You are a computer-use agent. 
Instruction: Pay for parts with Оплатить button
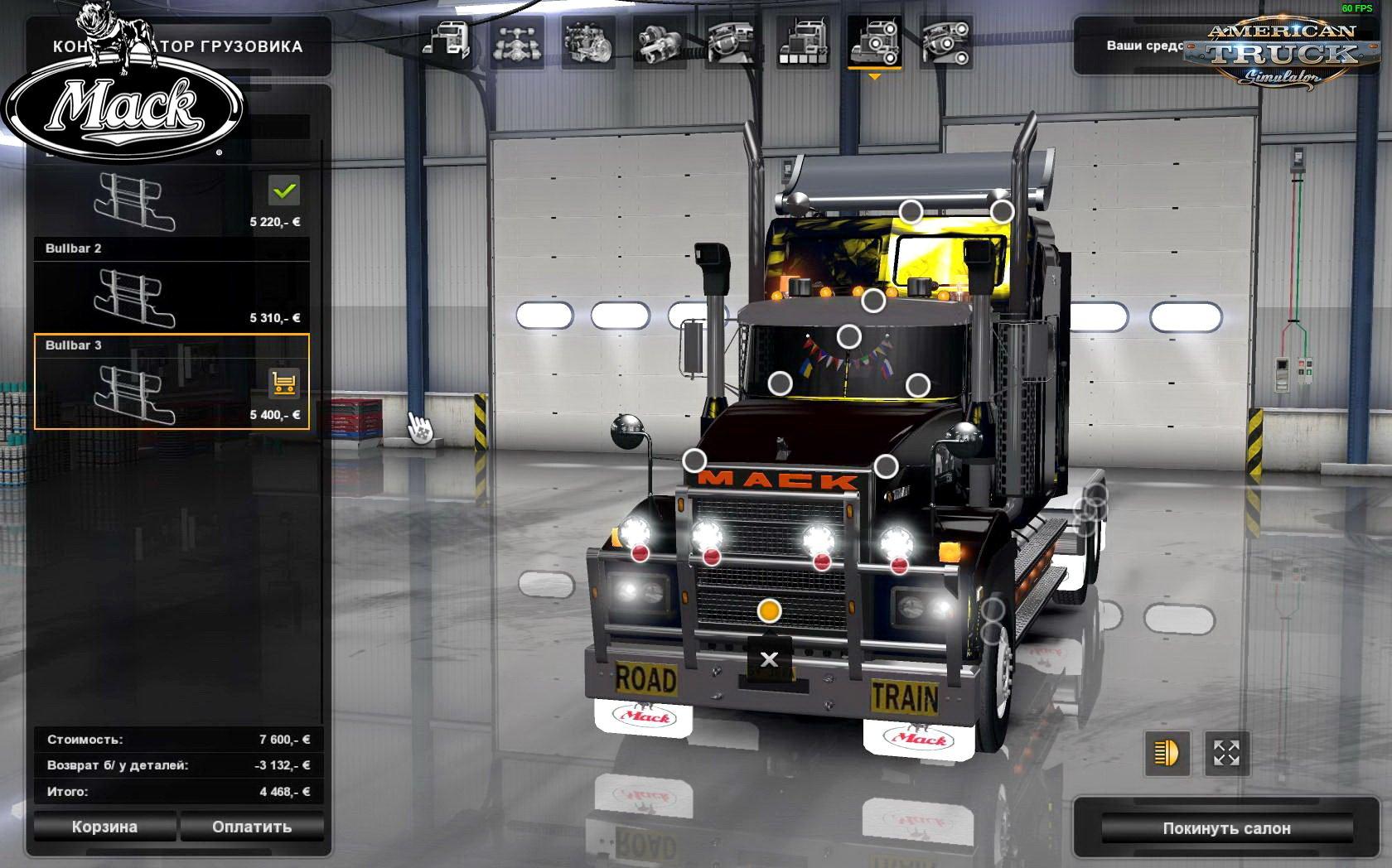point(252,827)
